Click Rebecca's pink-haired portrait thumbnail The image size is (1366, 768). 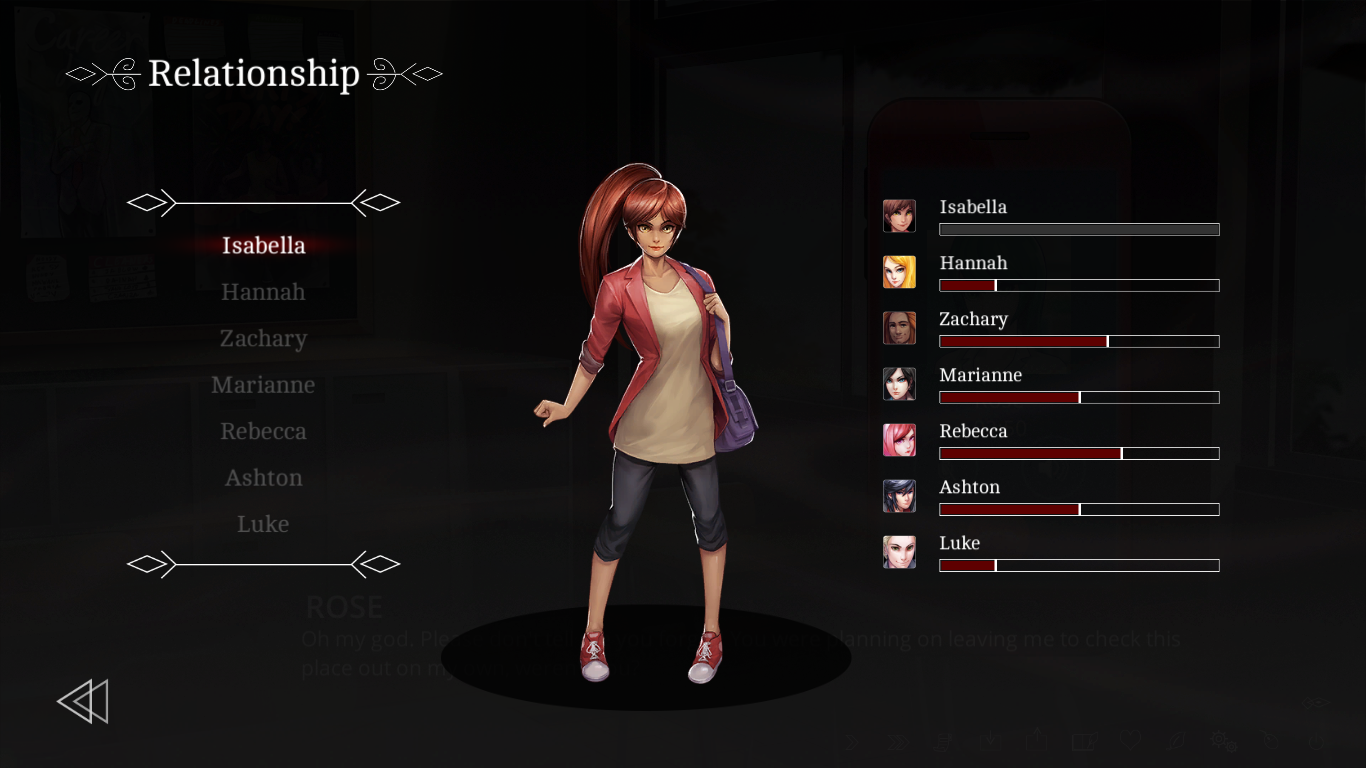point(899,440)
